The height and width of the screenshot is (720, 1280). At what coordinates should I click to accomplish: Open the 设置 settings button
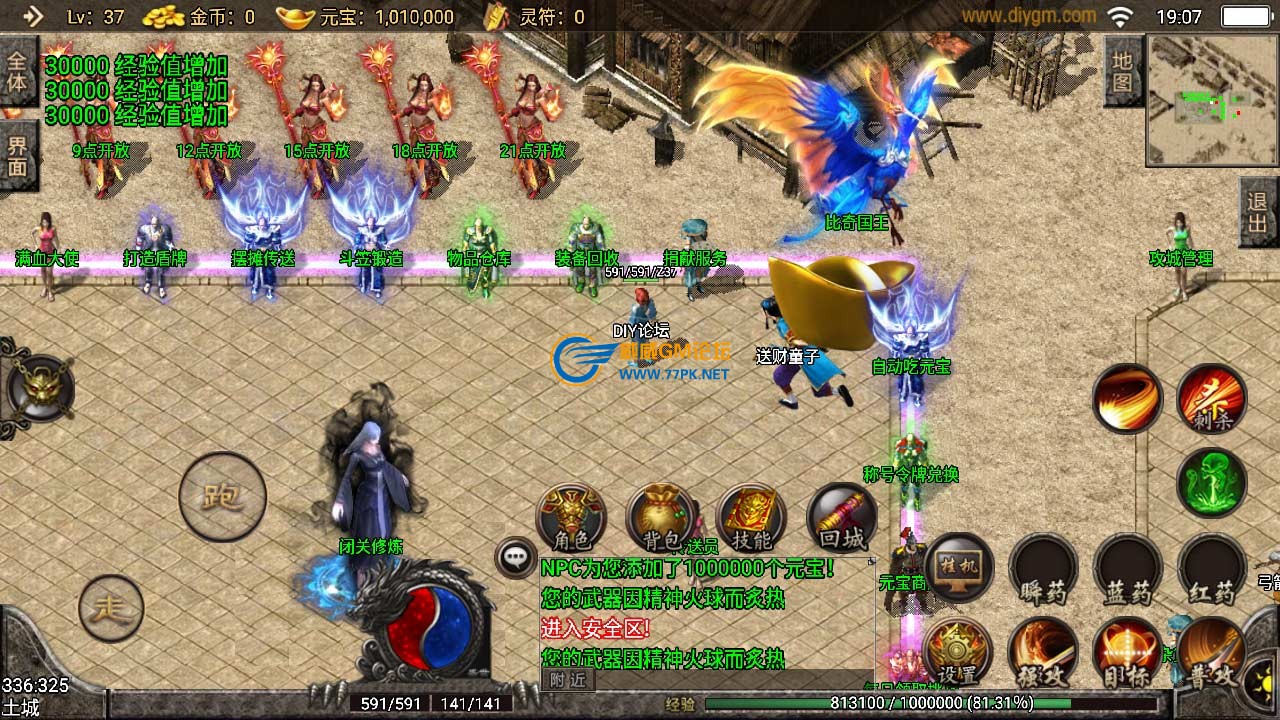click(957, 653)
